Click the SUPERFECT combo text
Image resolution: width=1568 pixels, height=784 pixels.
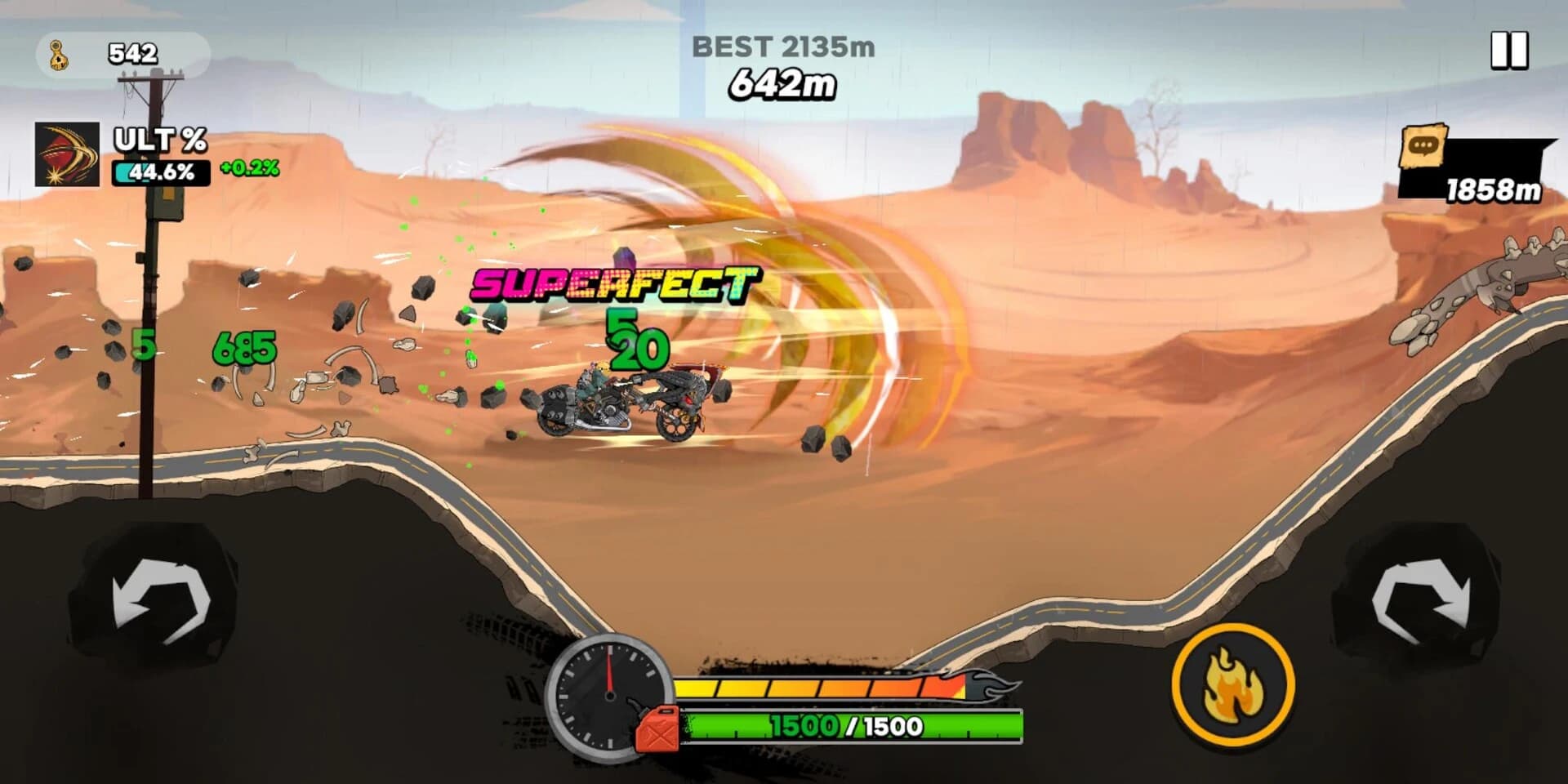click(x=612, y=284)
